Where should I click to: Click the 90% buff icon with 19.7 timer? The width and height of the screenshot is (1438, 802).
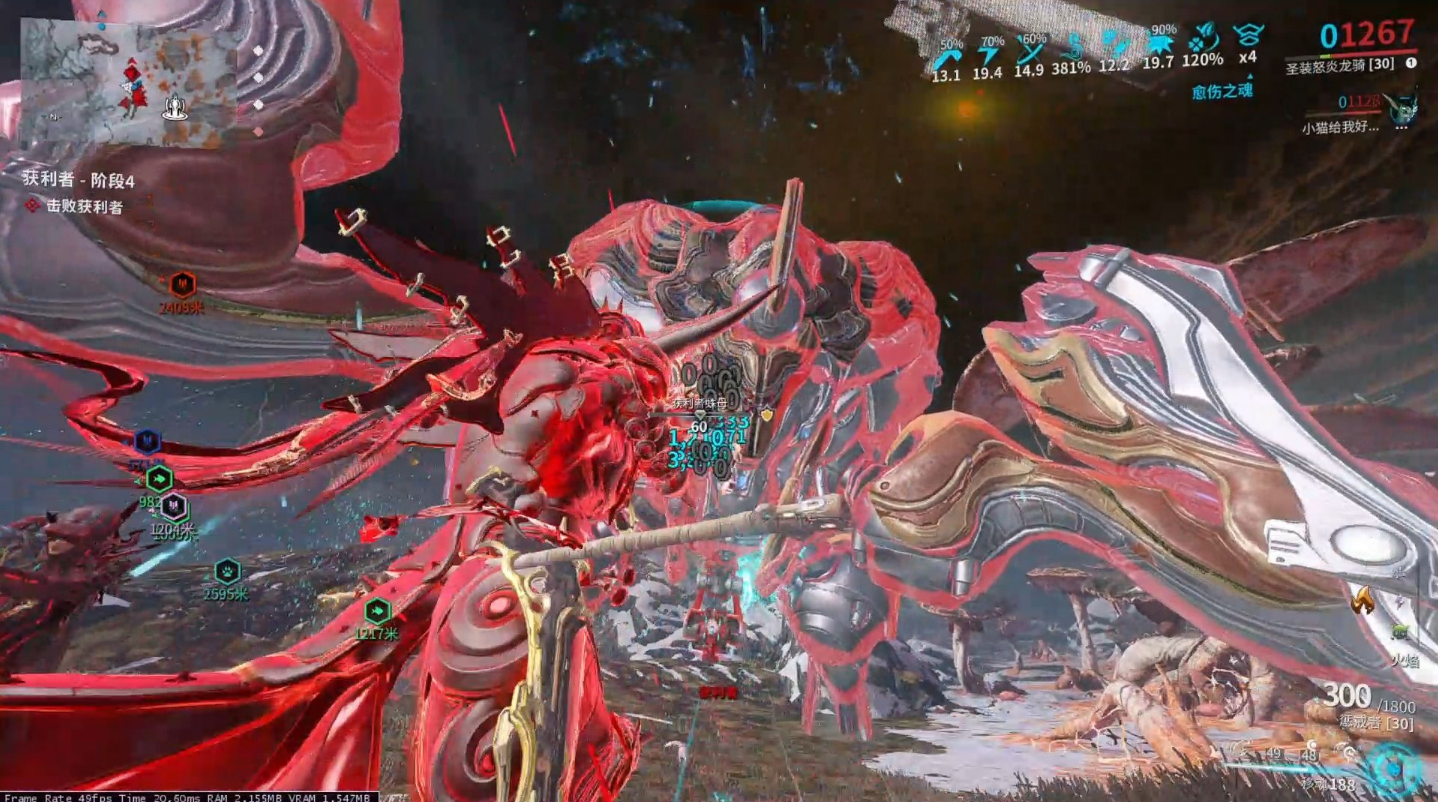pyautogui.click(x=1158, y=44)
